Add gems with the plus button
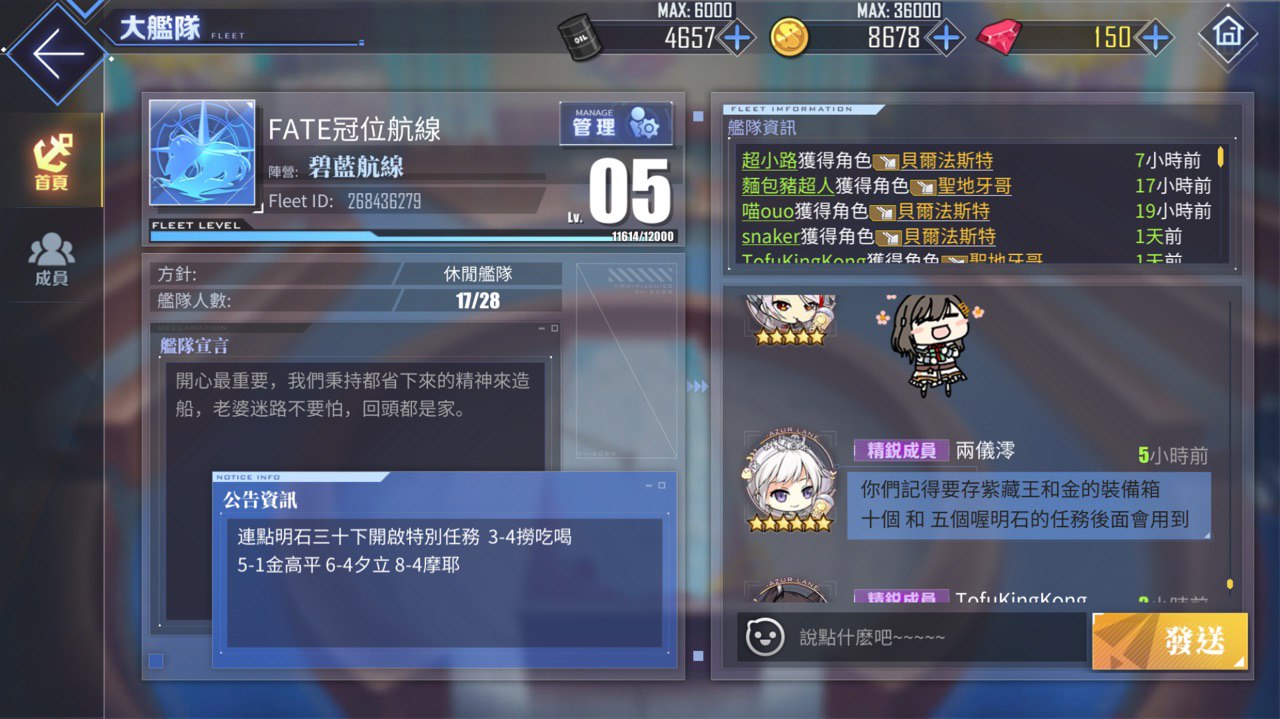This screenshot has width=1280, height=719. [1155, 38]
